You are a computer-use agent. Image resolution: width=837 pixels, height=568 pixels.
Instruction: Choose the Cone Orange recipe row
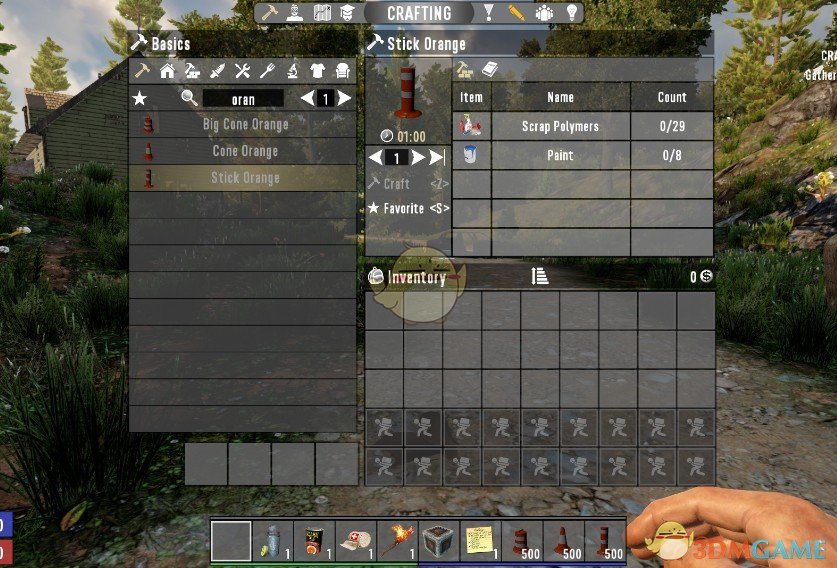(x=244, y=151)
